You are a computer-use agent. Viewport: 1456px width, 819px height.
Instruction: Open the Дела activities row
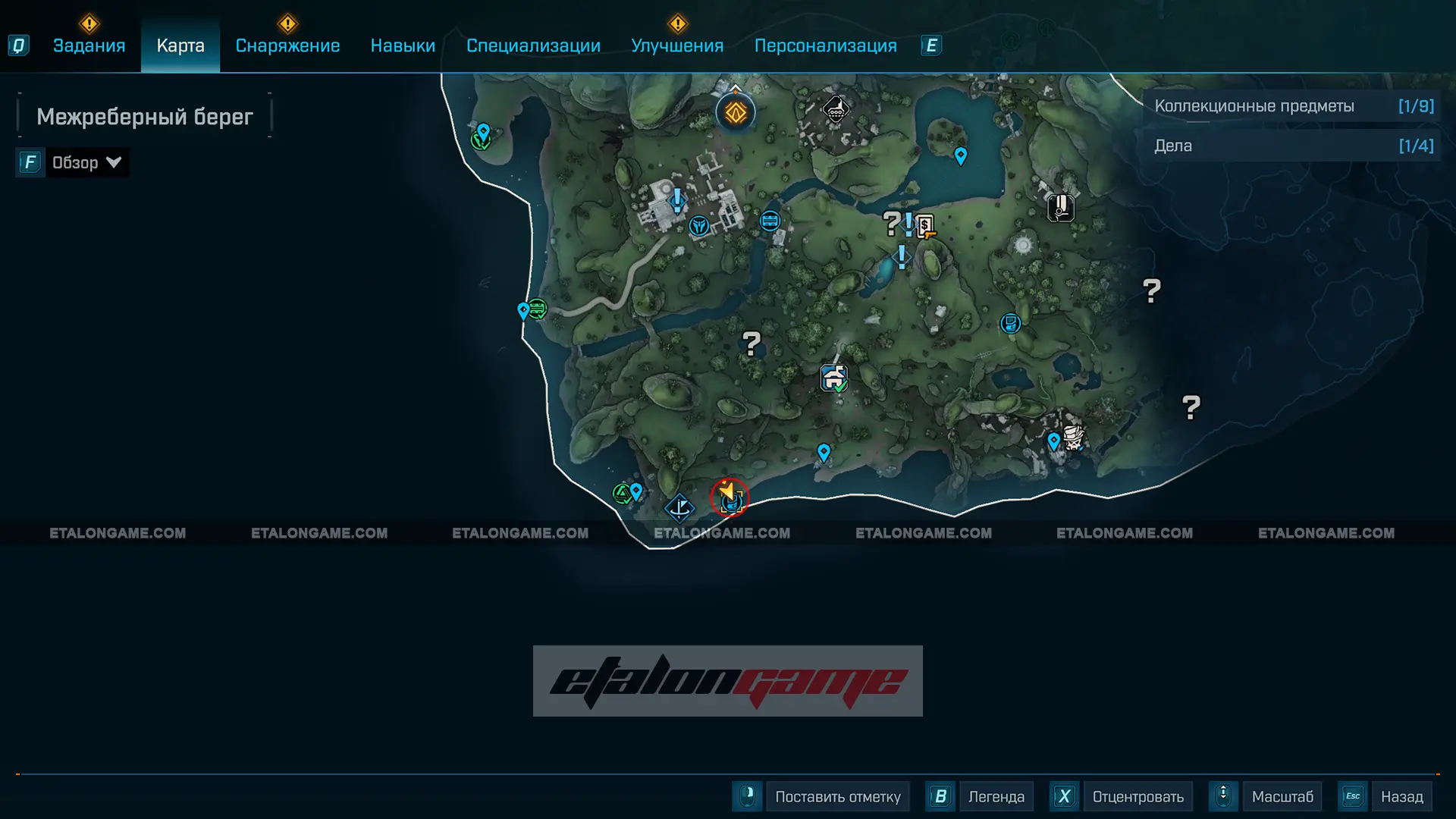[x=1292, y=146]
